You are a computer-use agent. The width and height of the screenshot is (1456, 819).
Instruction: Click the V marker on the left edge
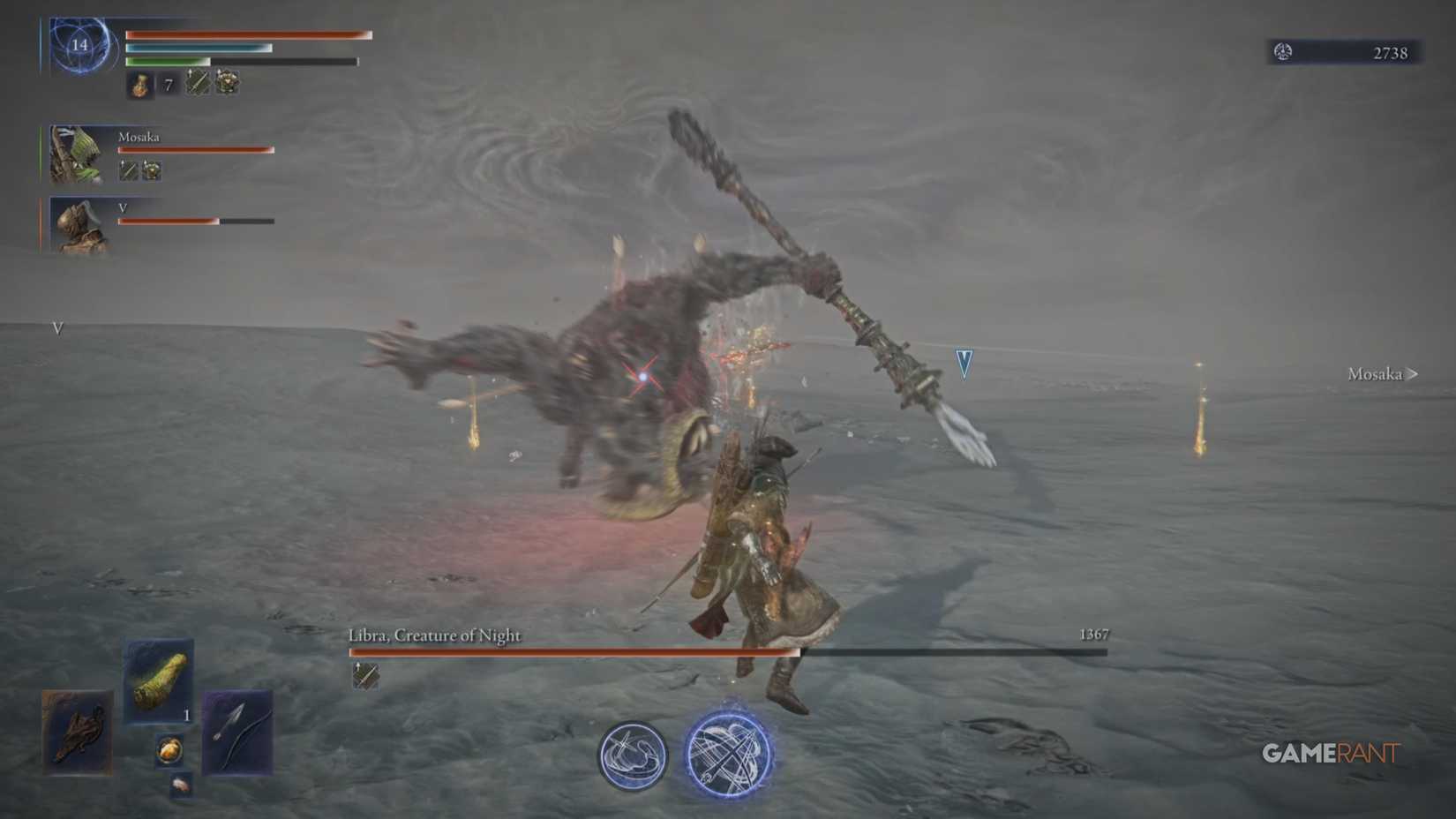click(56, 330)
